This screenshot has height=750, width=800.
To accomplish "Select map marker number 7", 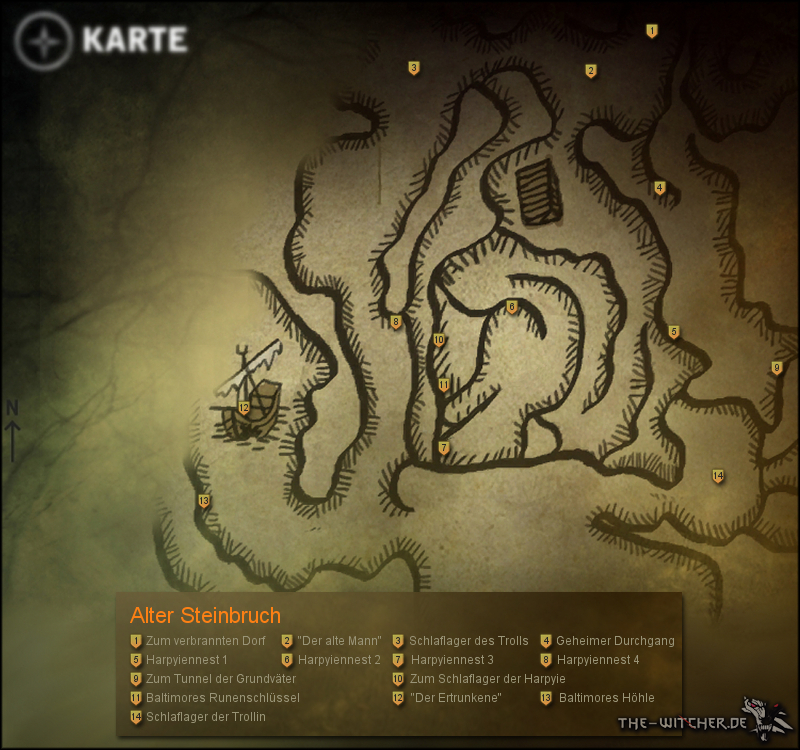I will tap(443, 447).
